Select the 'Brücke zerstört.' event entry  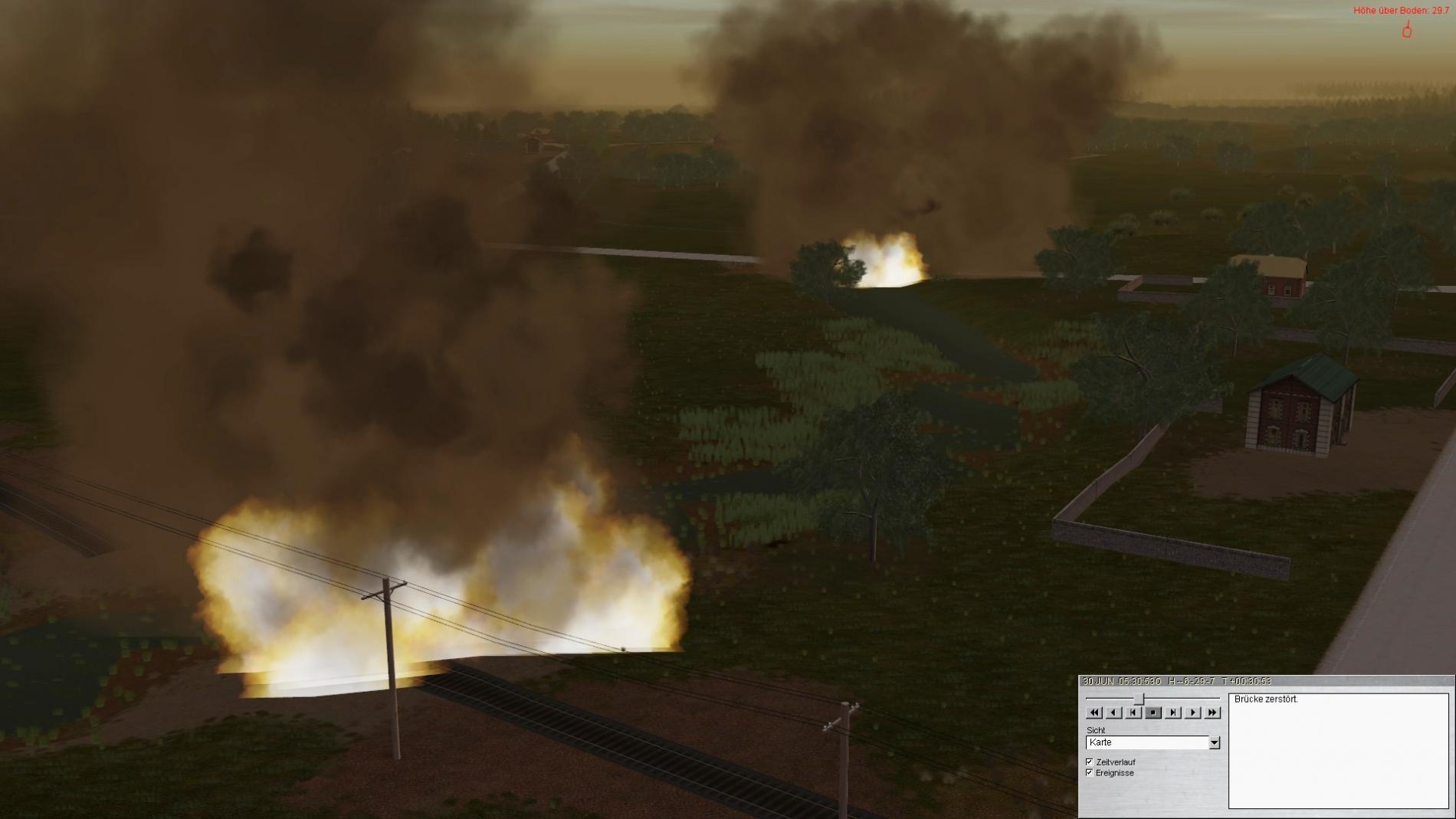(x=1266, y=699)
